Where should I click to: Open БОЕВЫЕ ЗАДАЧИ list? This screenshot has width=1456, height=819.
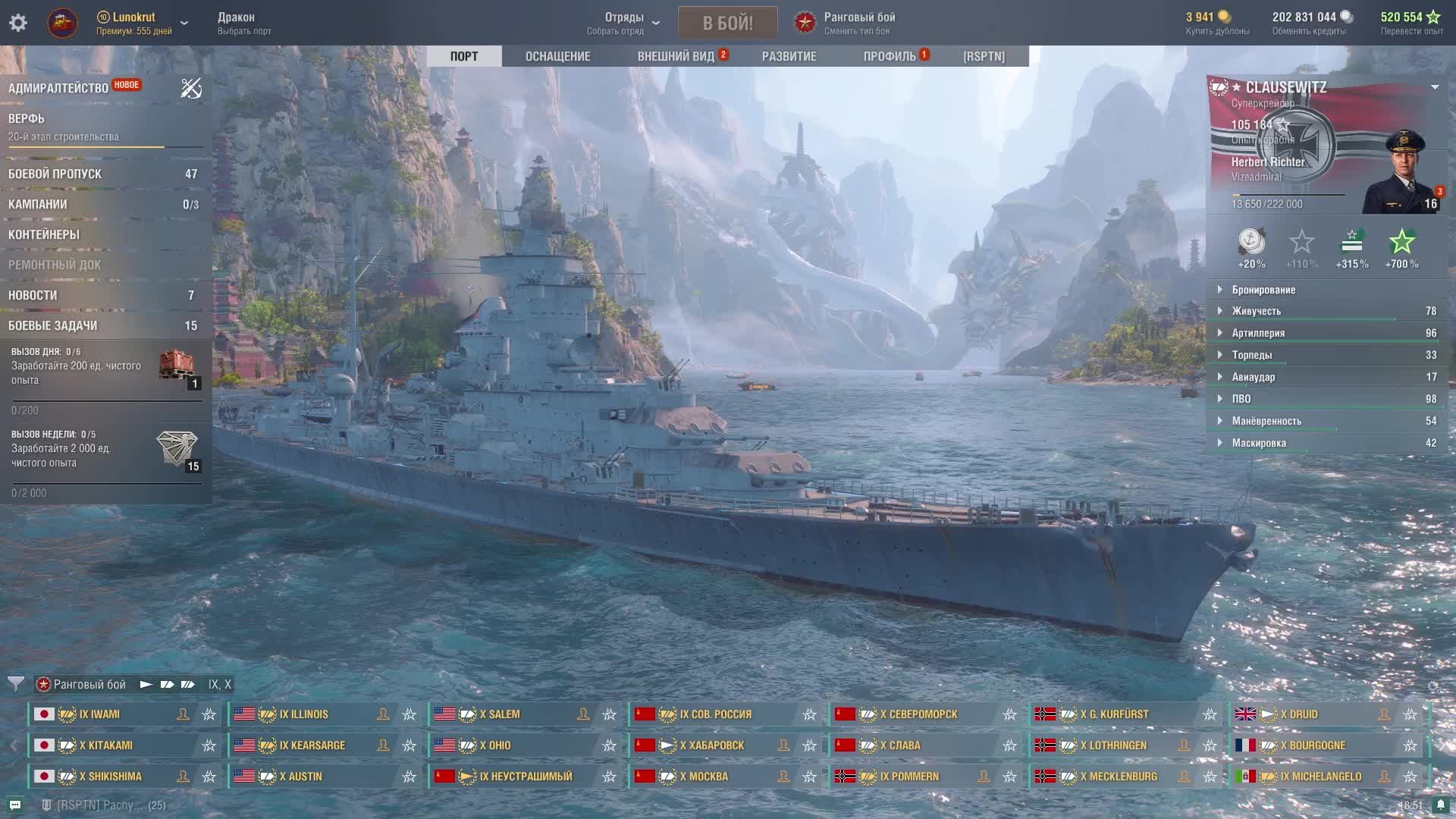coord(53,325)
